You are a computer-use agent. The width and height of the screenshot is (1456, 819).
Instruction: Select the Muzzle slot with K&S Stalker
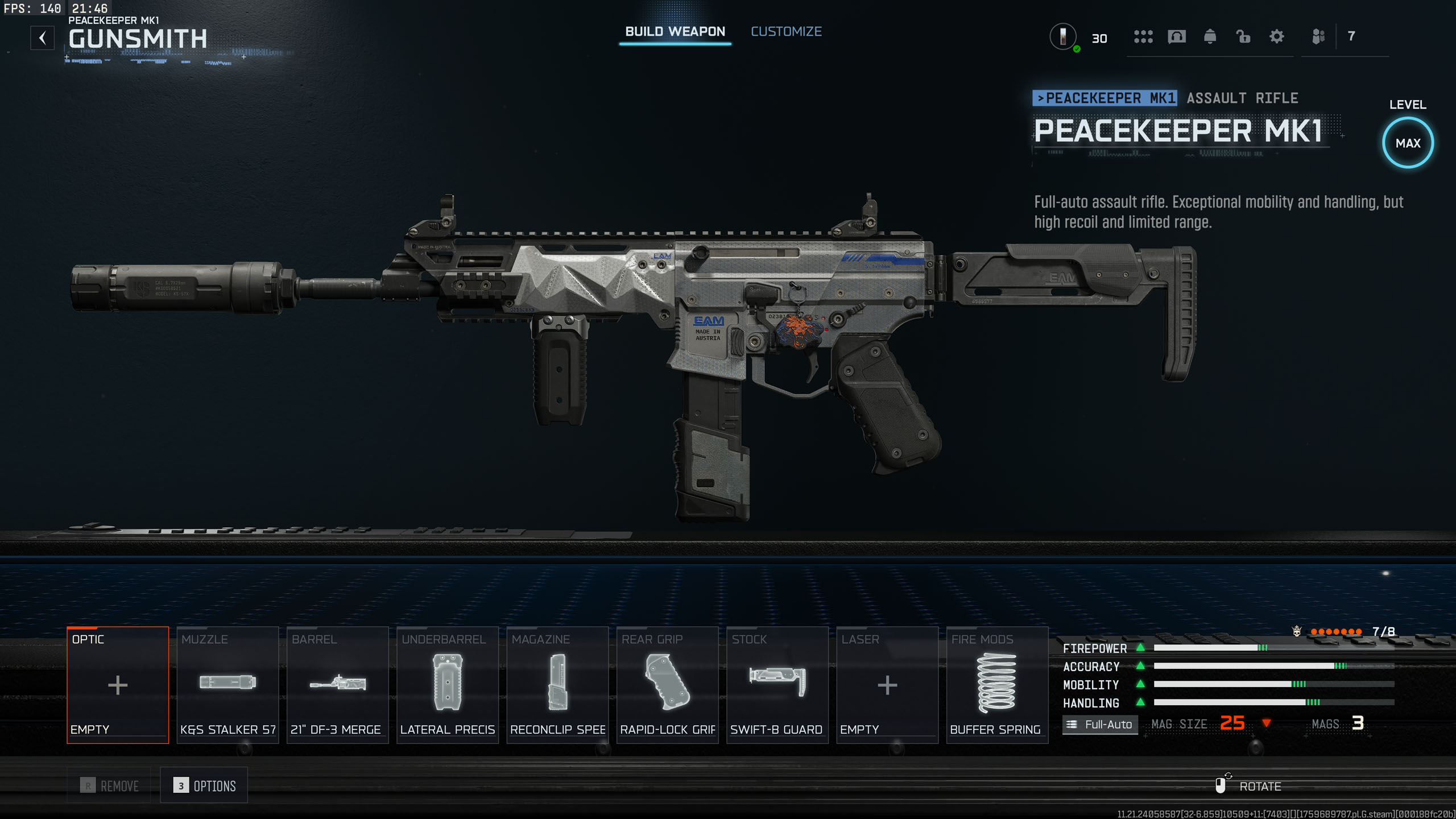[x=227, y=685]
